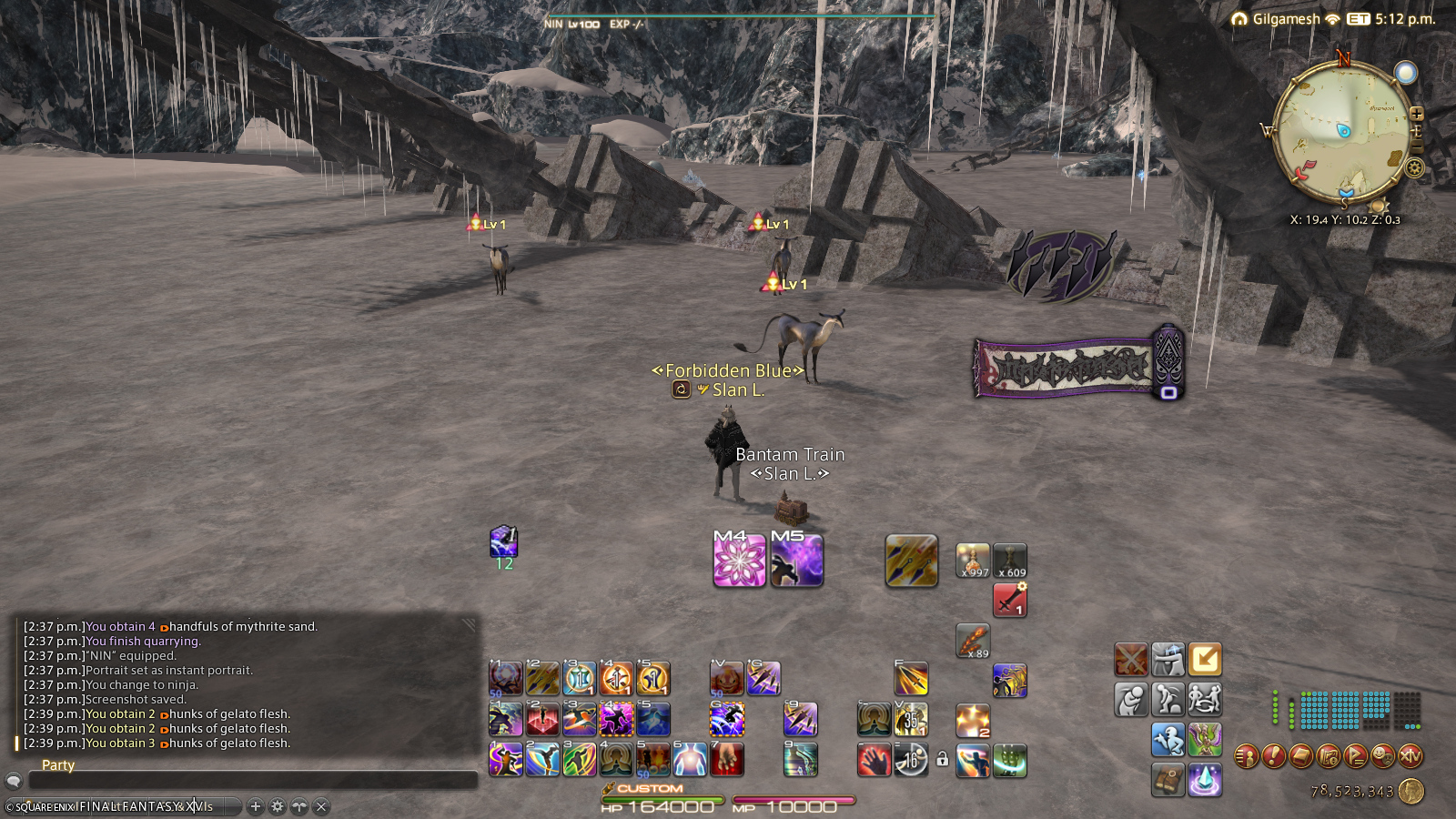Activate the red hand ability
This screenshot has height=819, width=1456.
click(874, 760)
